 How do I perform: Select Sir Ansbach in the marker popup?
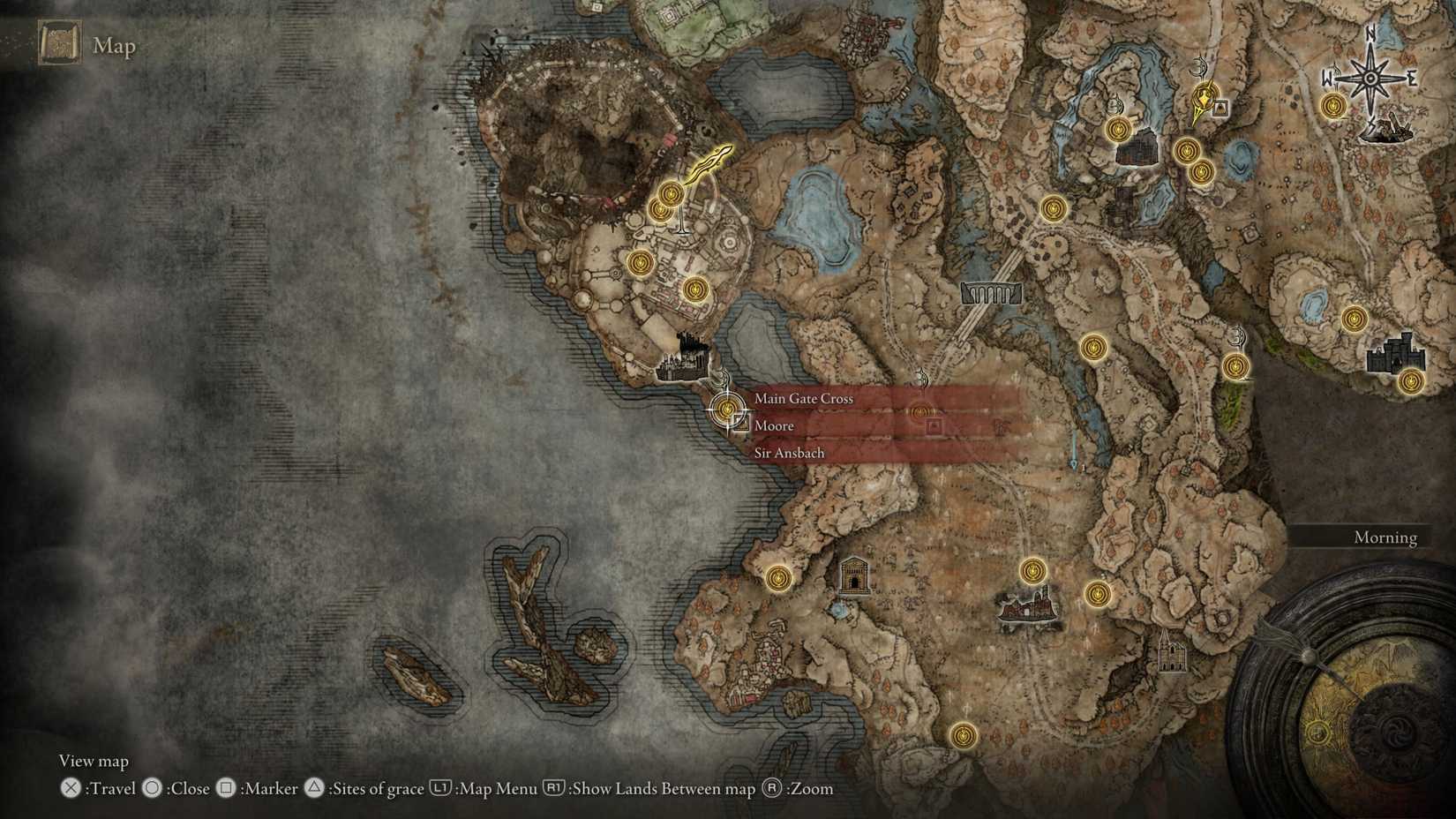click(788, 452)
